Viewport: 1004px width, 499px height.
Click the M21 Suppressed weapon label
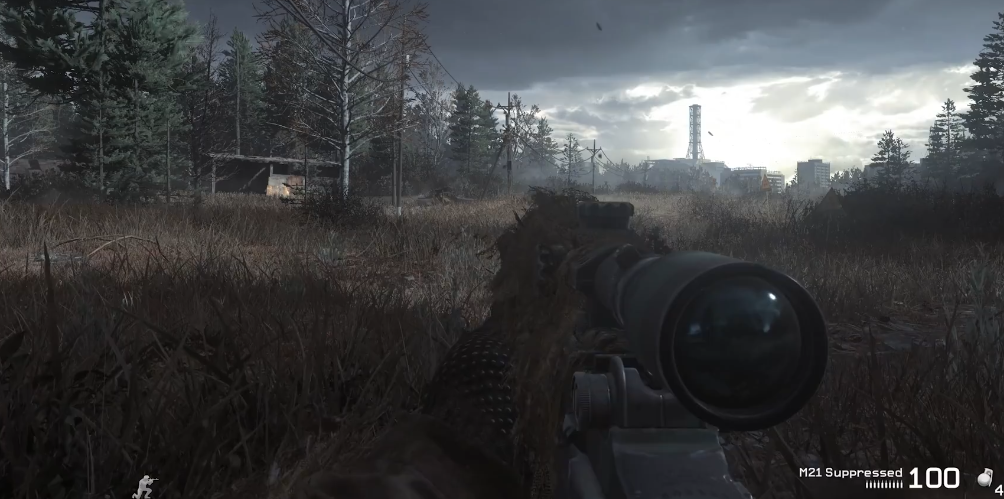[850, 471]
